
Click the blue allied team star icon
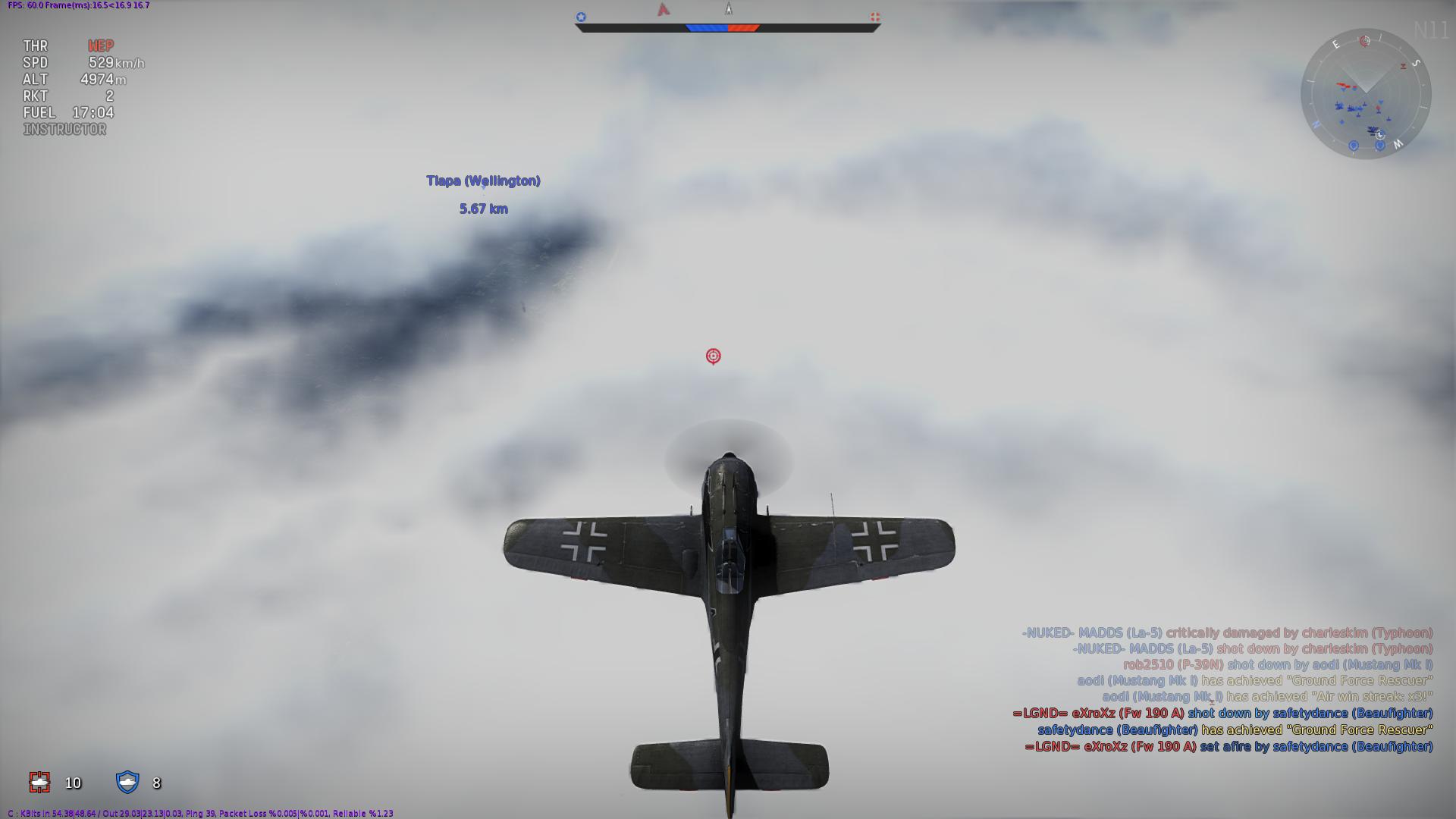coord(581,16)
